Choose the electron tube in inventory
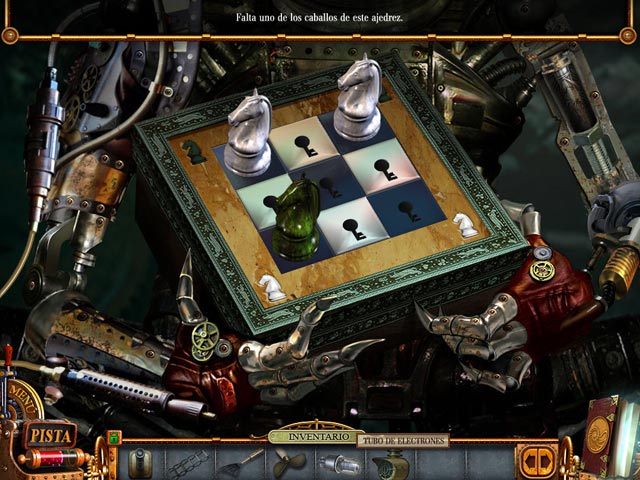 336,463
